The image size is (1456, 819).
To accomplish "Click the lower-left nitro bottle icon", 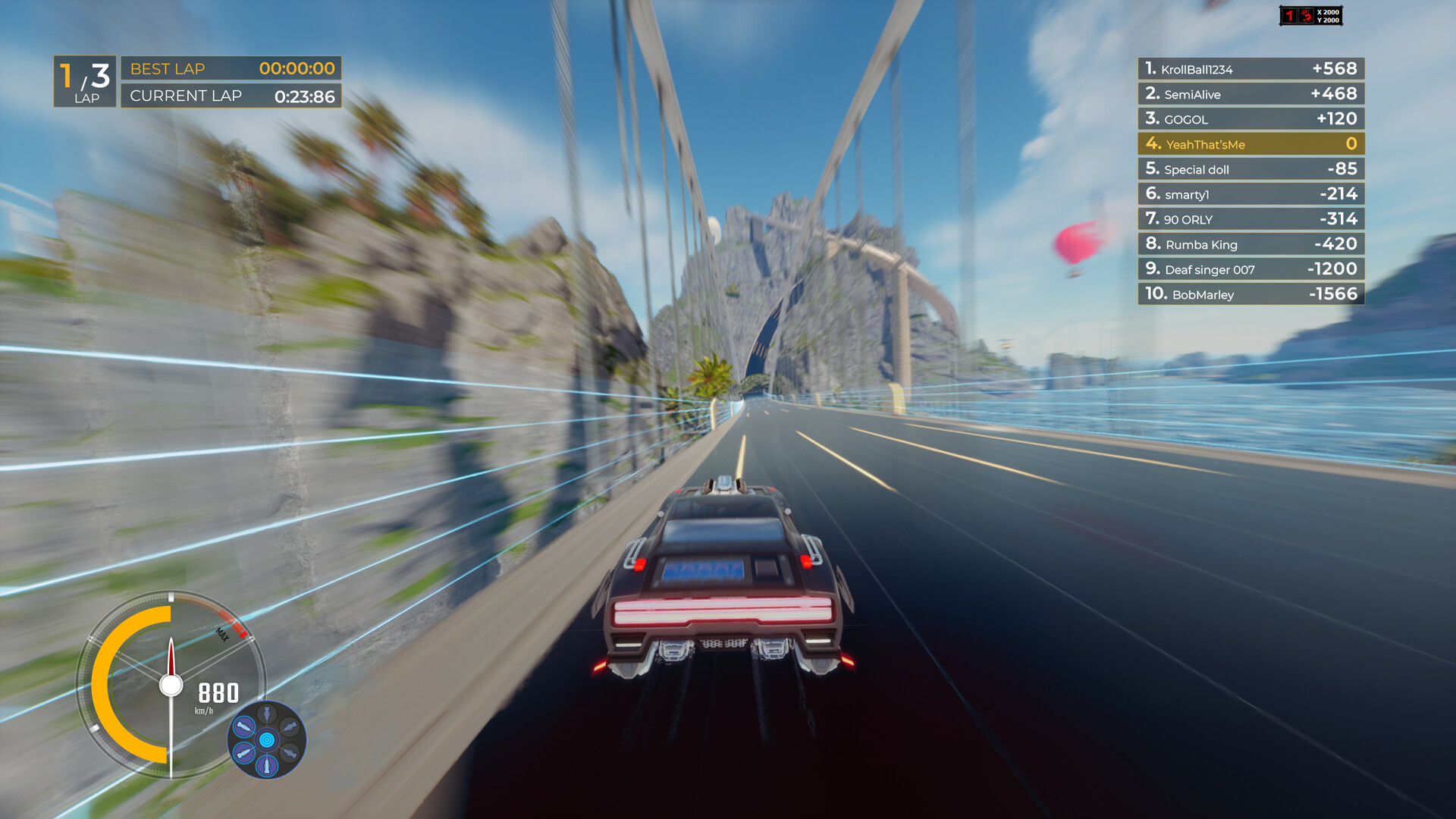I will click(x=244, y=752).
